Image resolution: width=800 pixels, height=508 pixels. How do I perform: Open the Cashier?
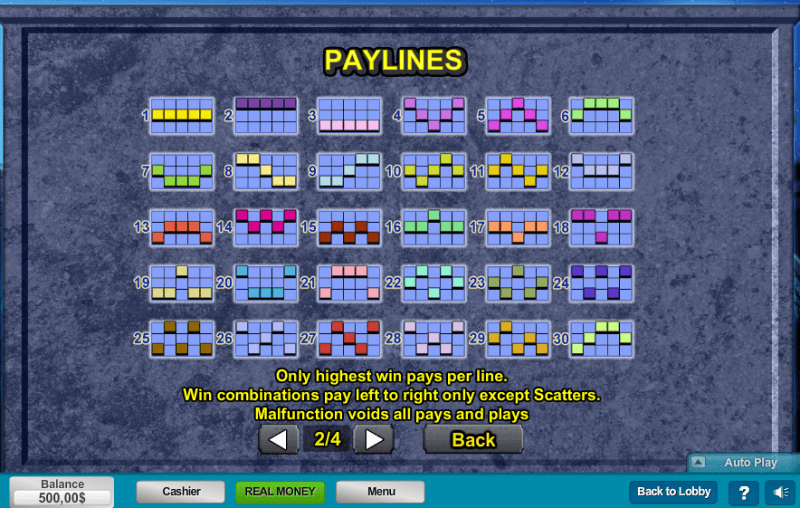(x=181, y=492)
